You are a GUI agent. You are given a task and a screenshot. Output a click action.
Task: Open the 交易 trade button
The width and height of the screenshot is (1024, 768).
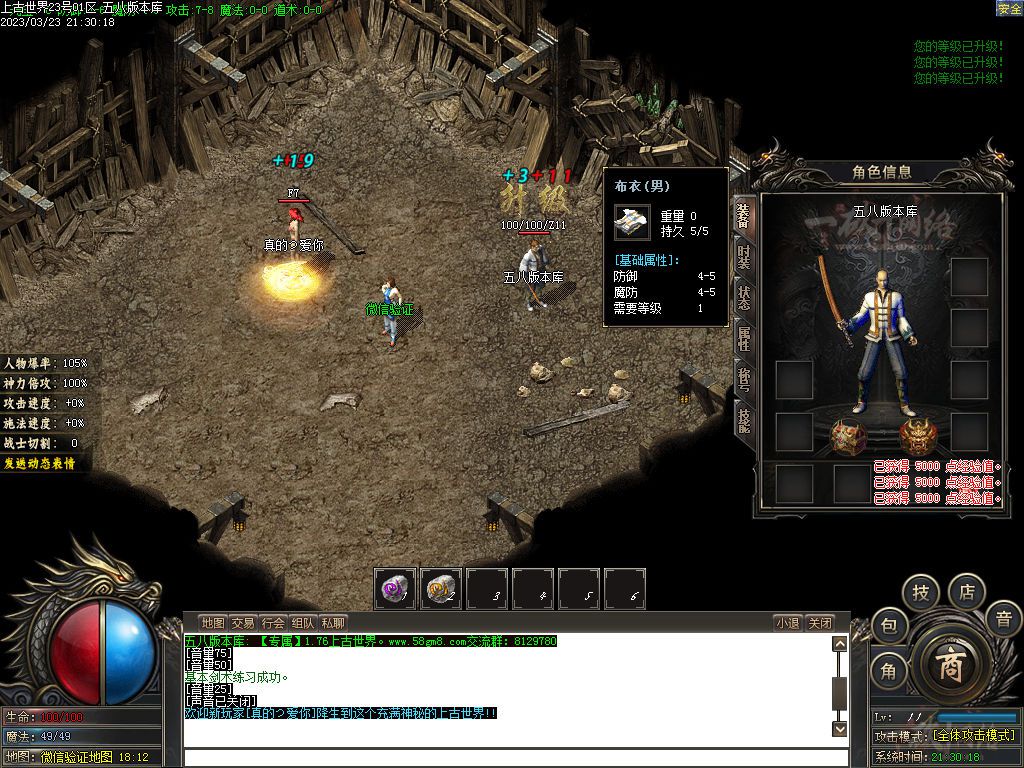pos(243,623)
